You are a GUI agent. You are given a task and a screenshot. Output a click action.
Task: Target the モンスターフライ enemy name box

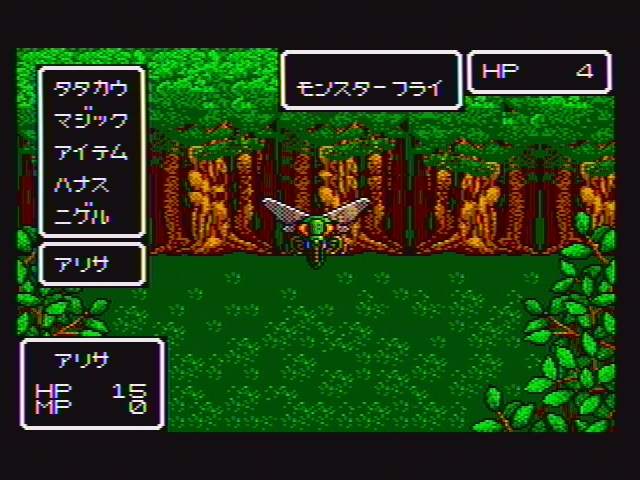370,88
